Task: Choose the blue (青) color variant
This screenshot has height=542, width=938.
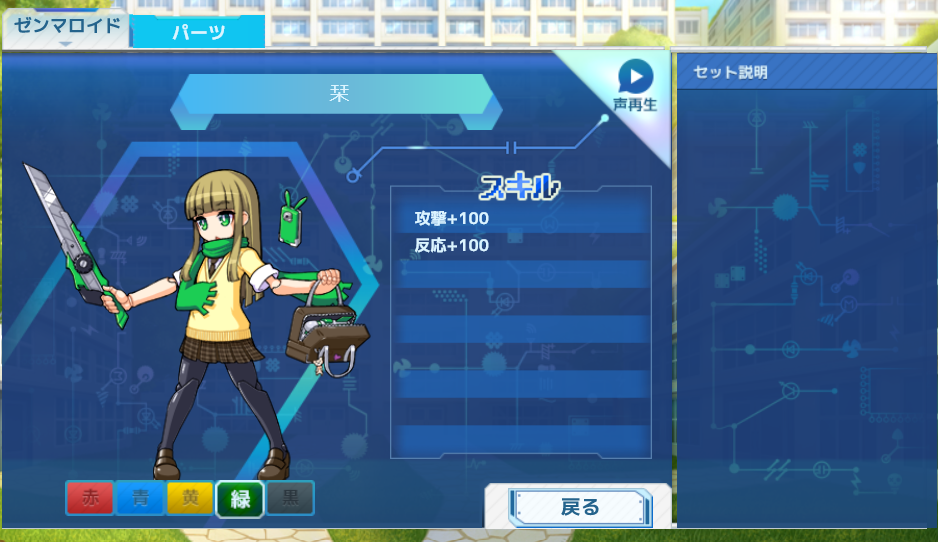Action: pyautogui.click(x=140, y=498)
